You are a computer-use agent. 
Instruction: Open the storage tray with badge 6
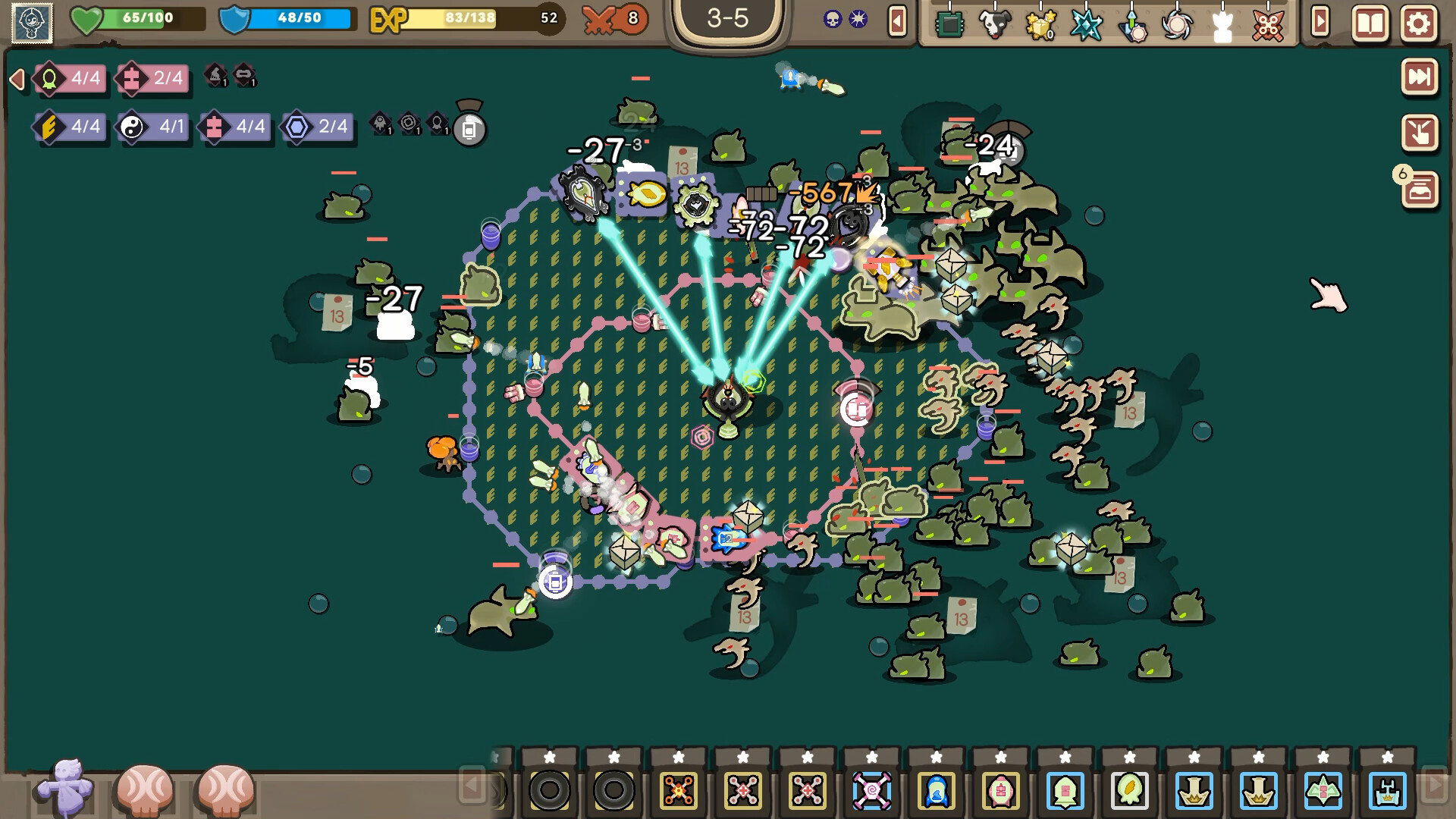click(1420, 190)
